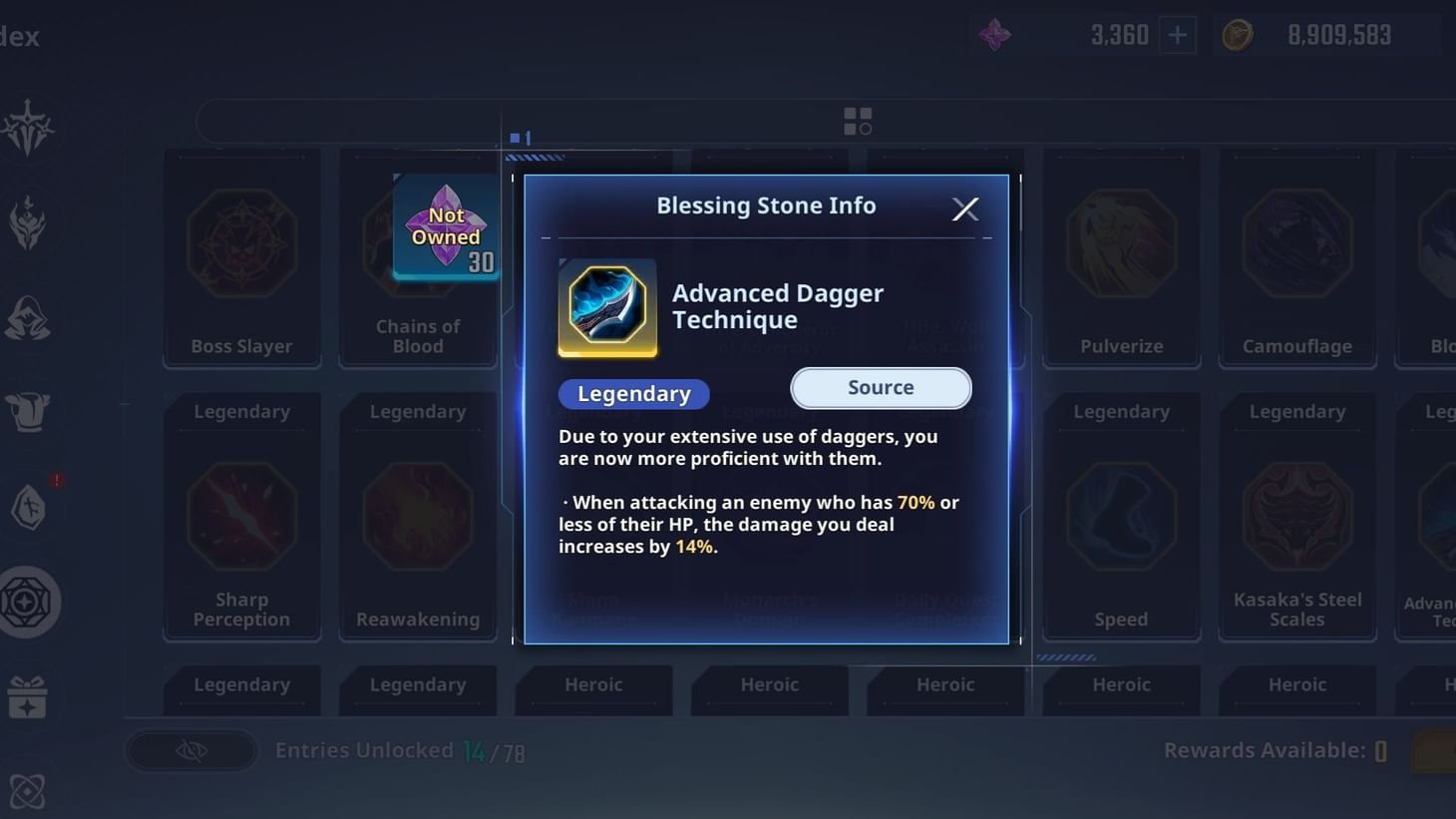The width and height of the screenshot is (1456, 819).
Task: Open the grid view layout switcher
Action: 858,119
